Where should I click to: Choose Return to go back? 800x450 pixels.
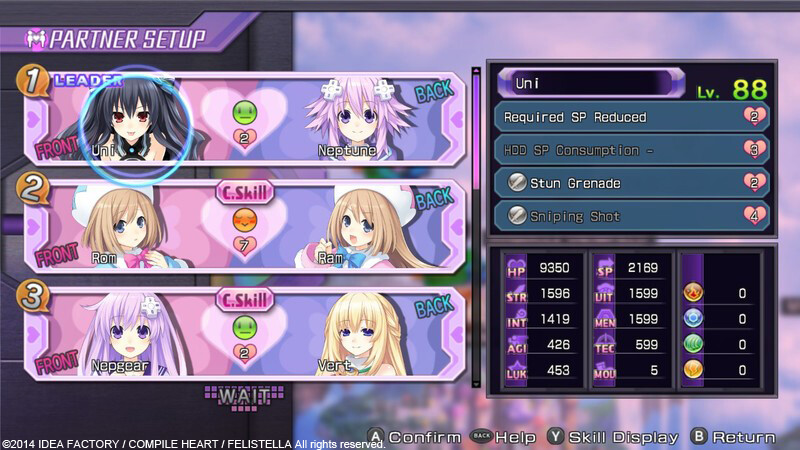pos(735,437)
